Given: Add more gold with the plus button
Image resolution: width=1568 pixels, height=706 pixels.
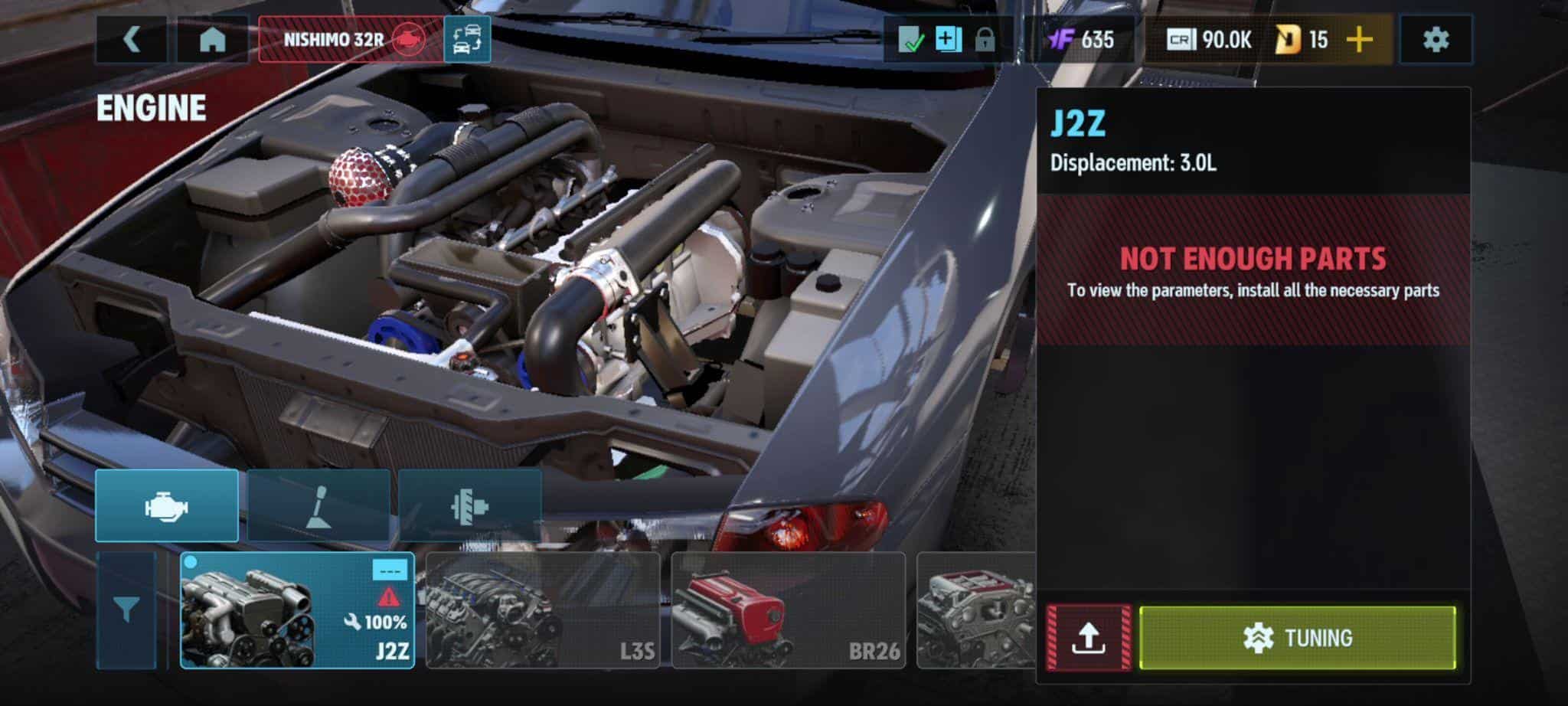Looking at the screenshot, I should click(1359, 39).
